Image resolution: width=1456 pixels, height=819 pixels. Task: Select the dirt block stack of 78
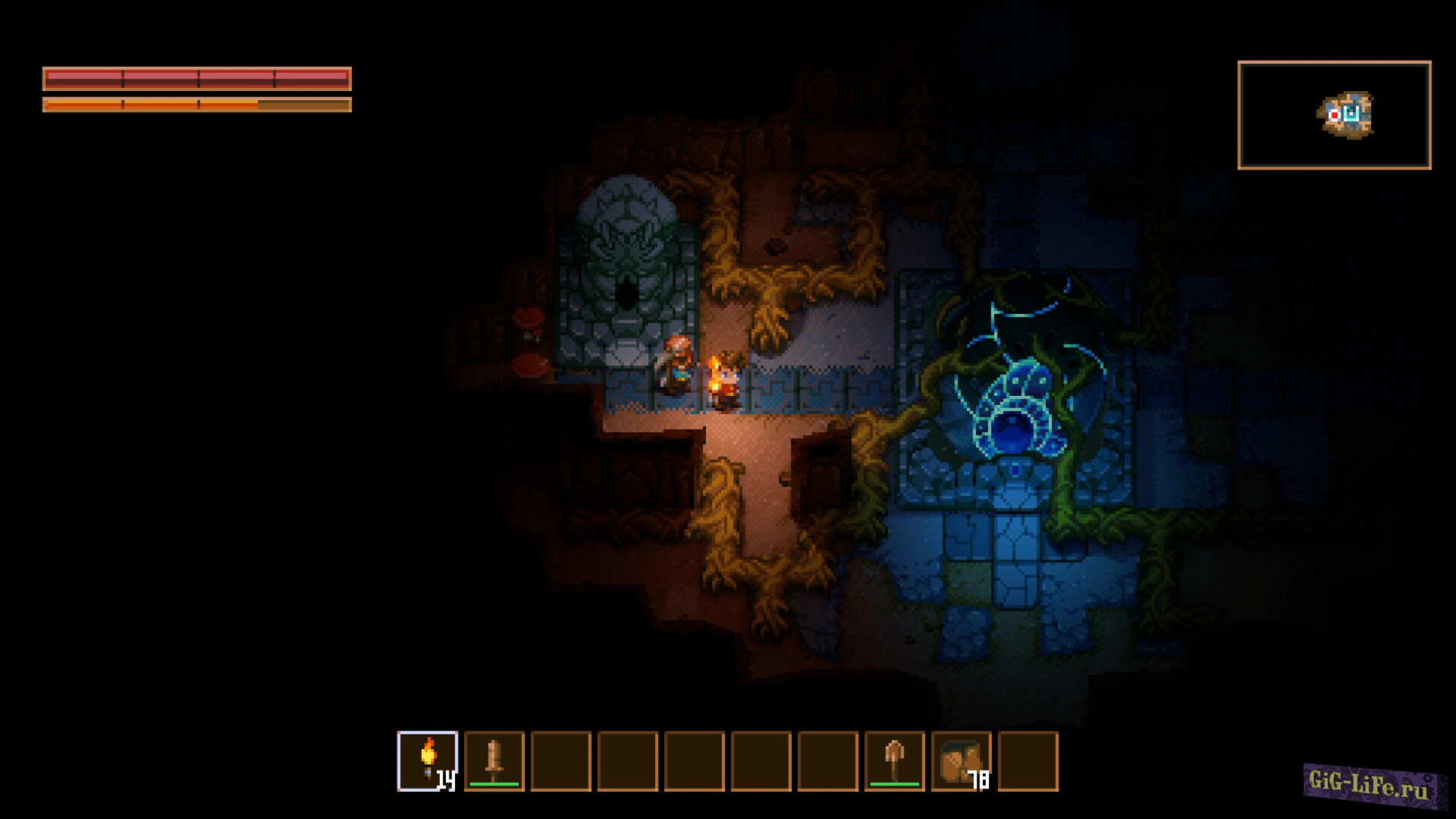(x=961, y=761)
